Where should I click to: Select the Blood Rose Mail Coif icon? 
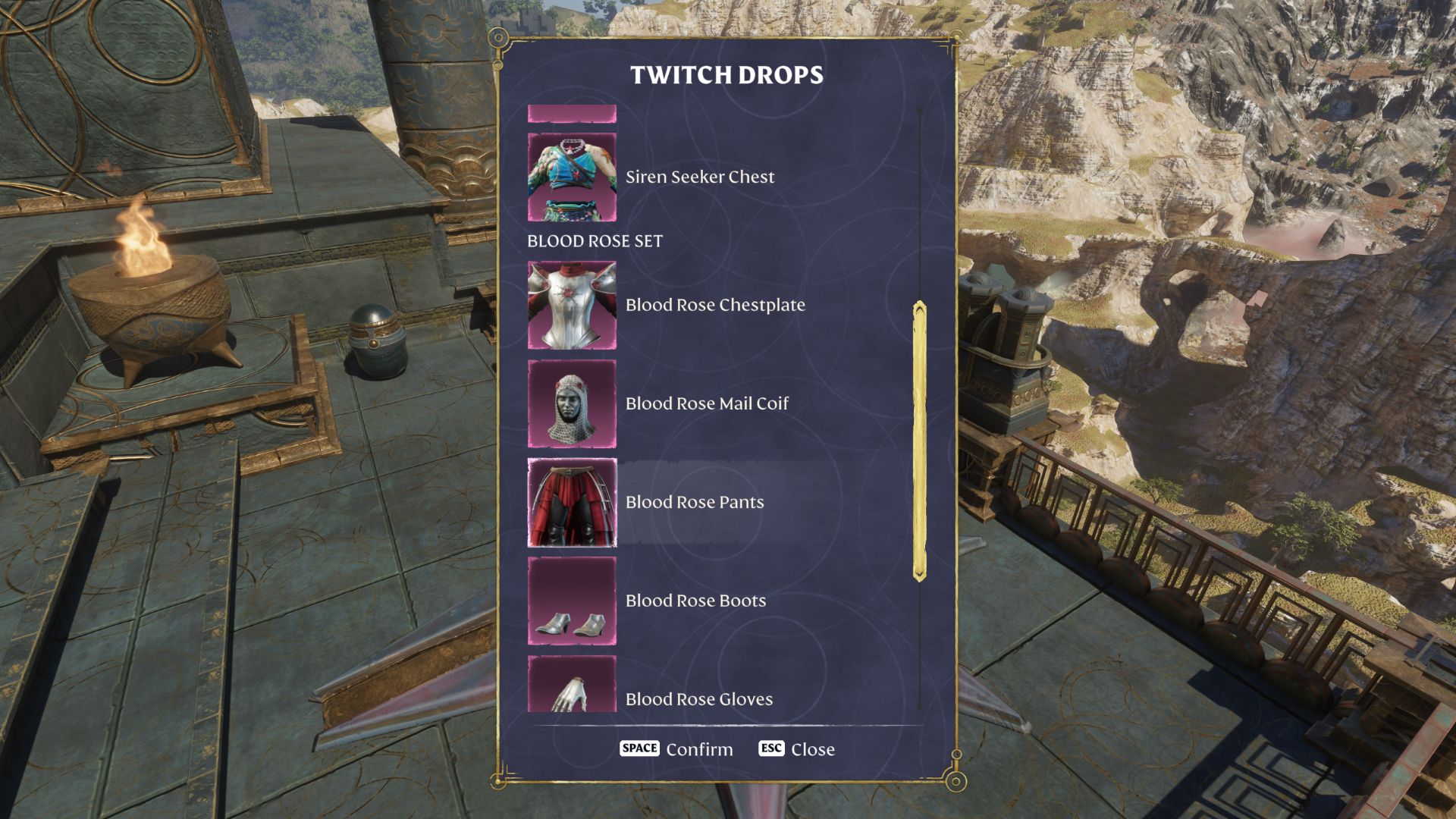pos(573,403)
